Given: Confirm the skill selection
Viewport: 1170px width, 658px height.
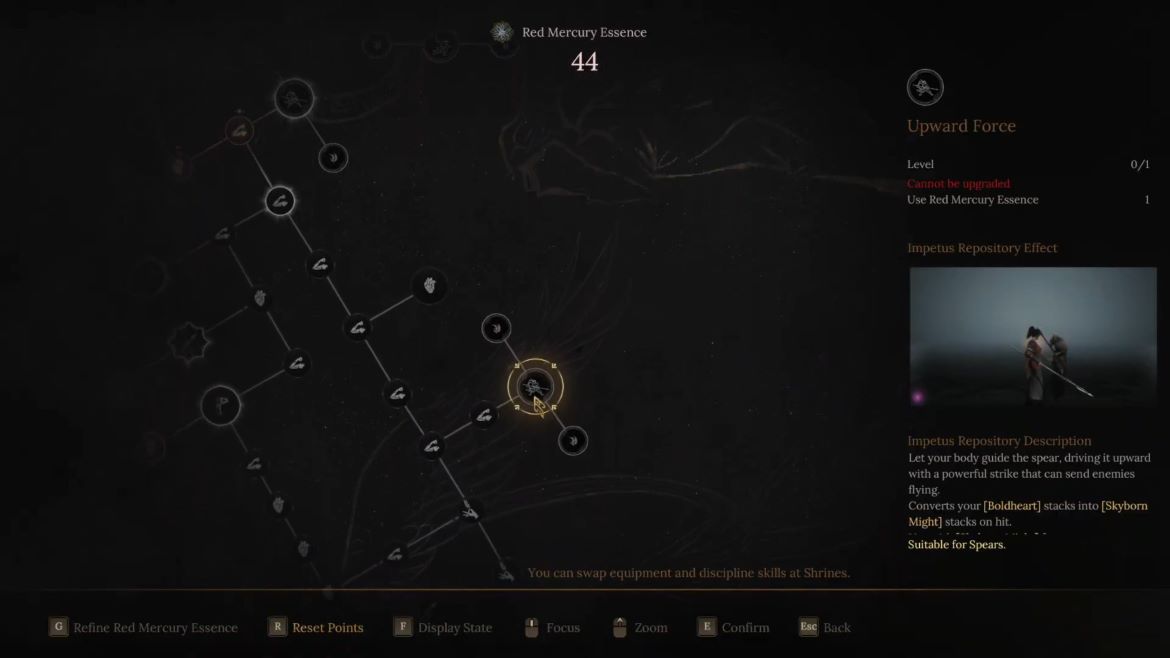Looking at the screenshot, I should click(745, 628).
